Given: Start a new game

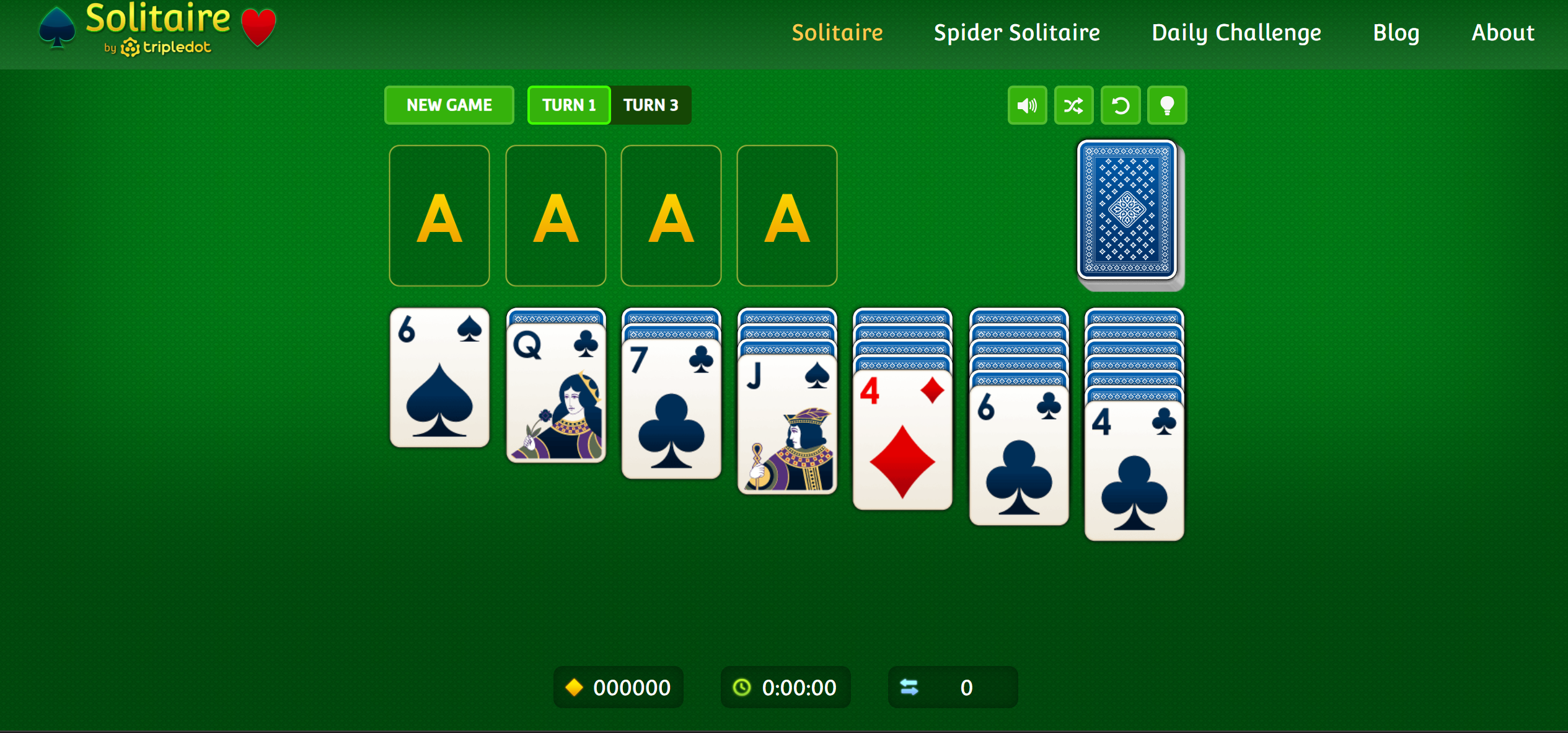Looking at the screenshot, I should [449, 105].
